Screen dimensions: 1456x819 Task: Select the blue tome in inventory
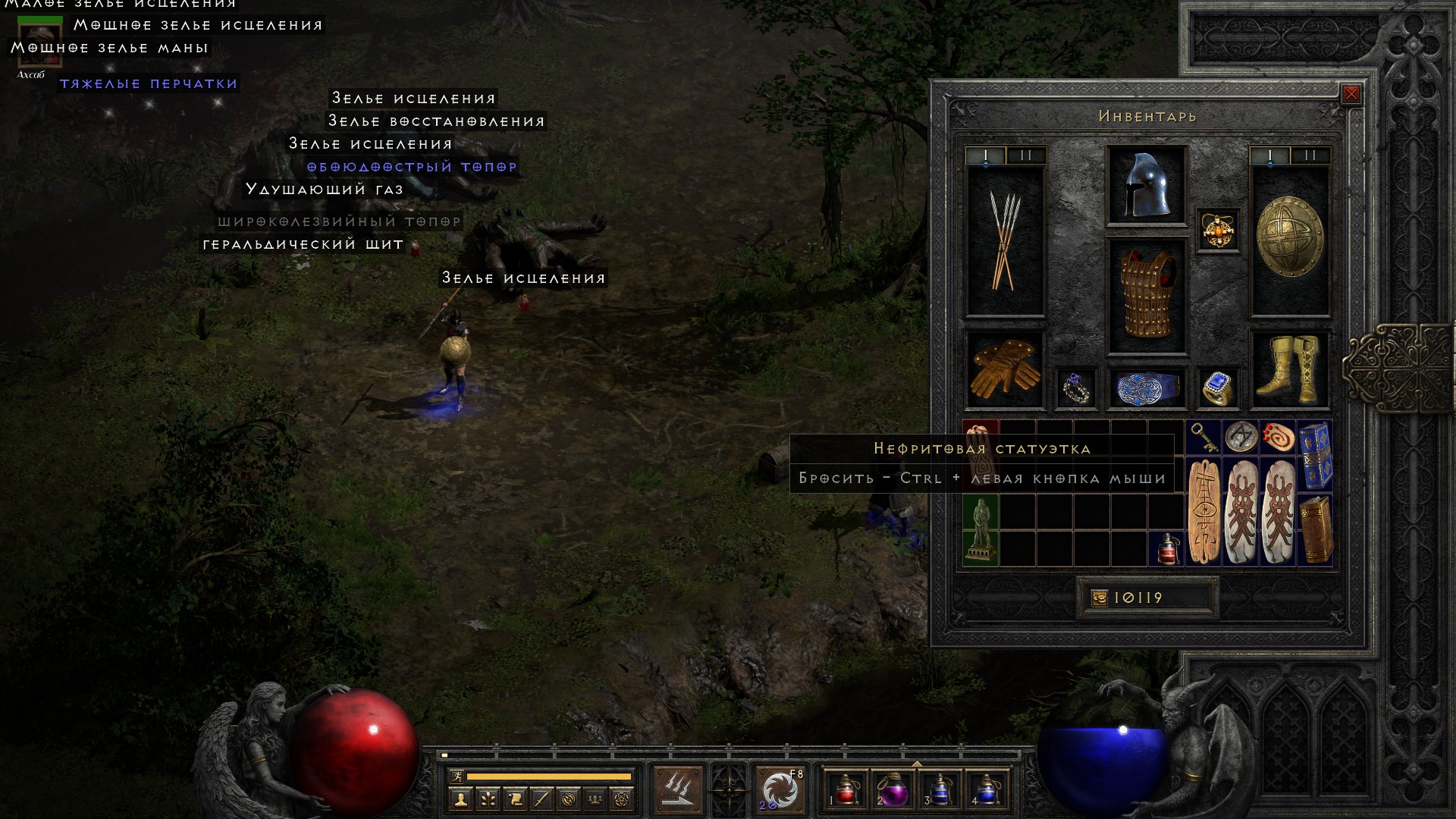(1315, 455)
